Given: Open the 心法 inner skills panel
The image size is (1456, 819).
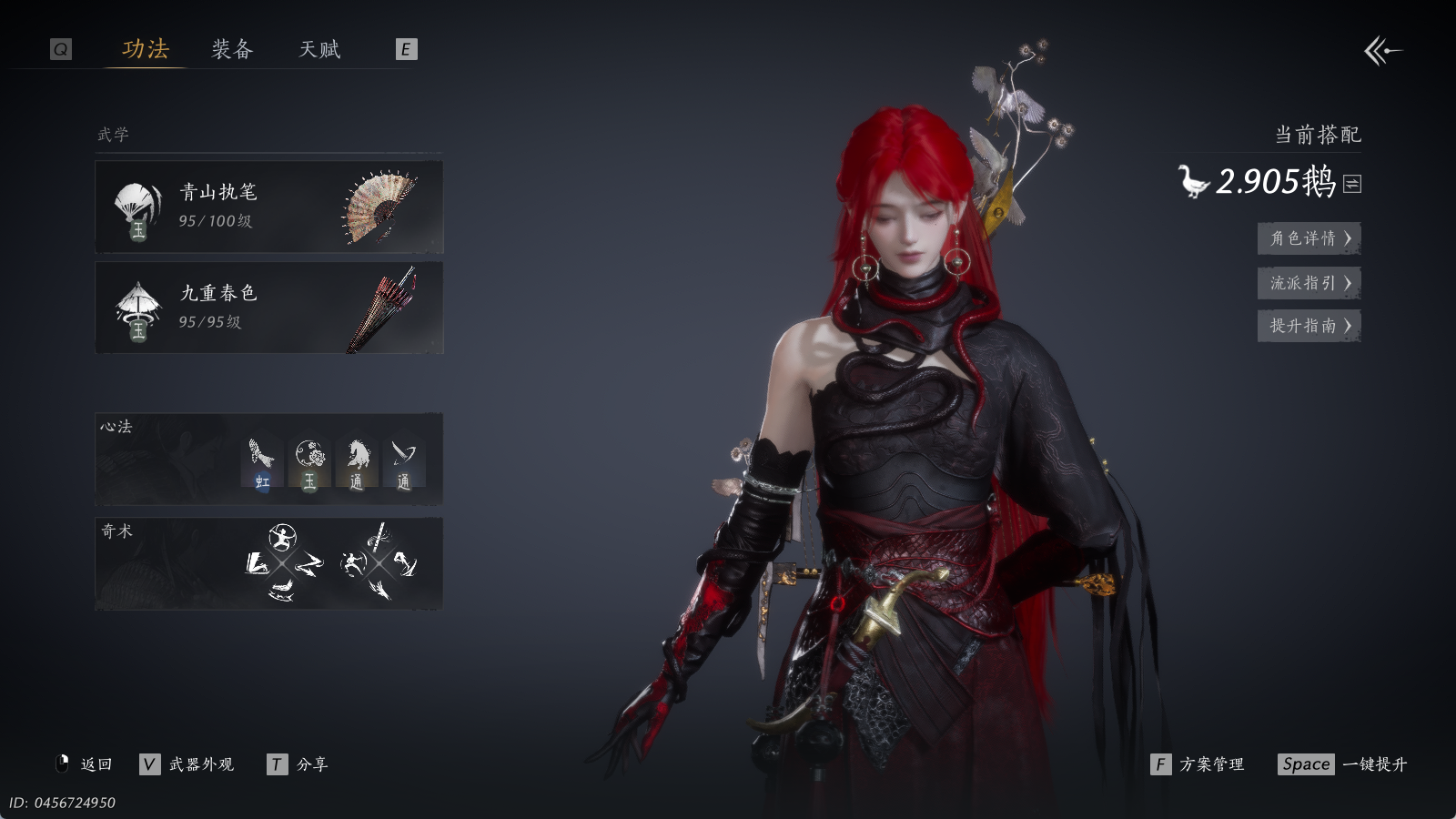Looking at the screenshot, I should coord(269,460).
